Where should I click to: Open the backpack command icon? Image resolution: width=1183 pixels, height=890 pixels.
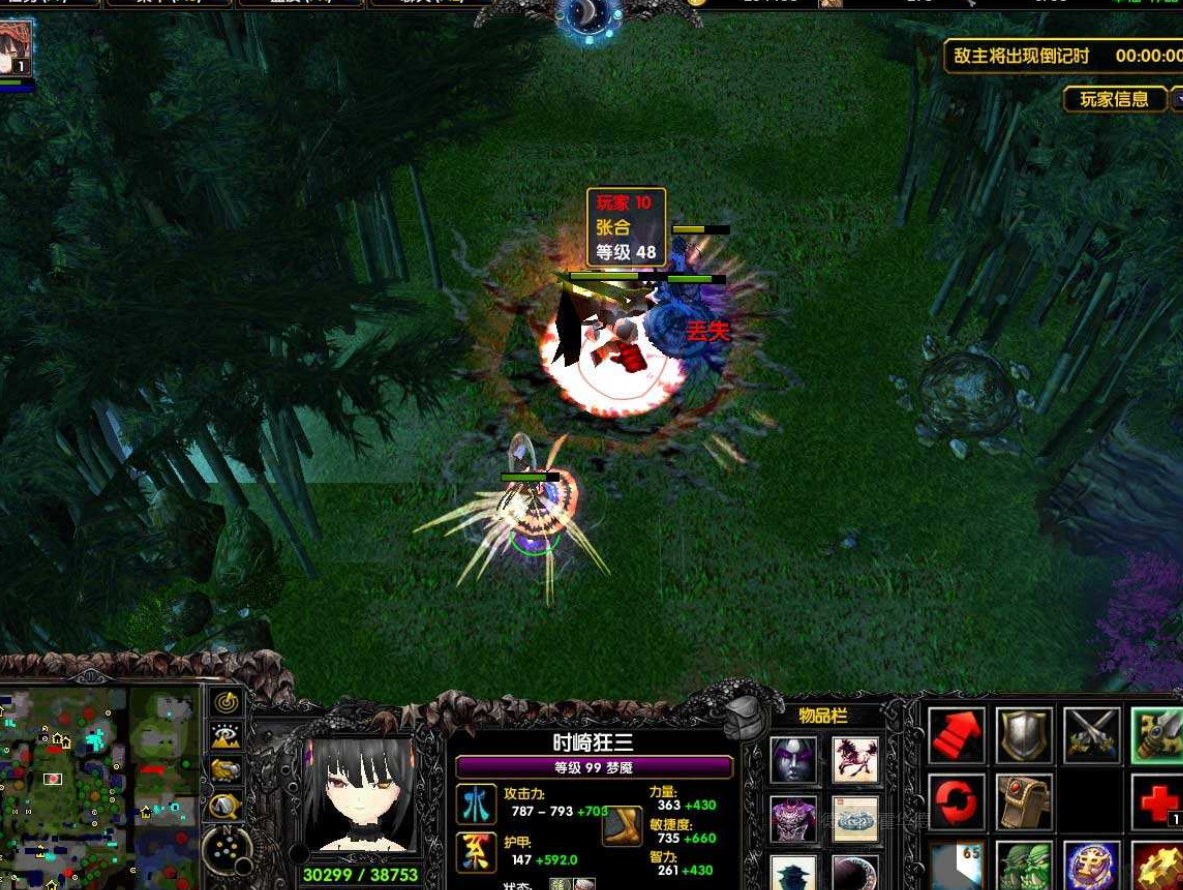tap(1024, 802)
